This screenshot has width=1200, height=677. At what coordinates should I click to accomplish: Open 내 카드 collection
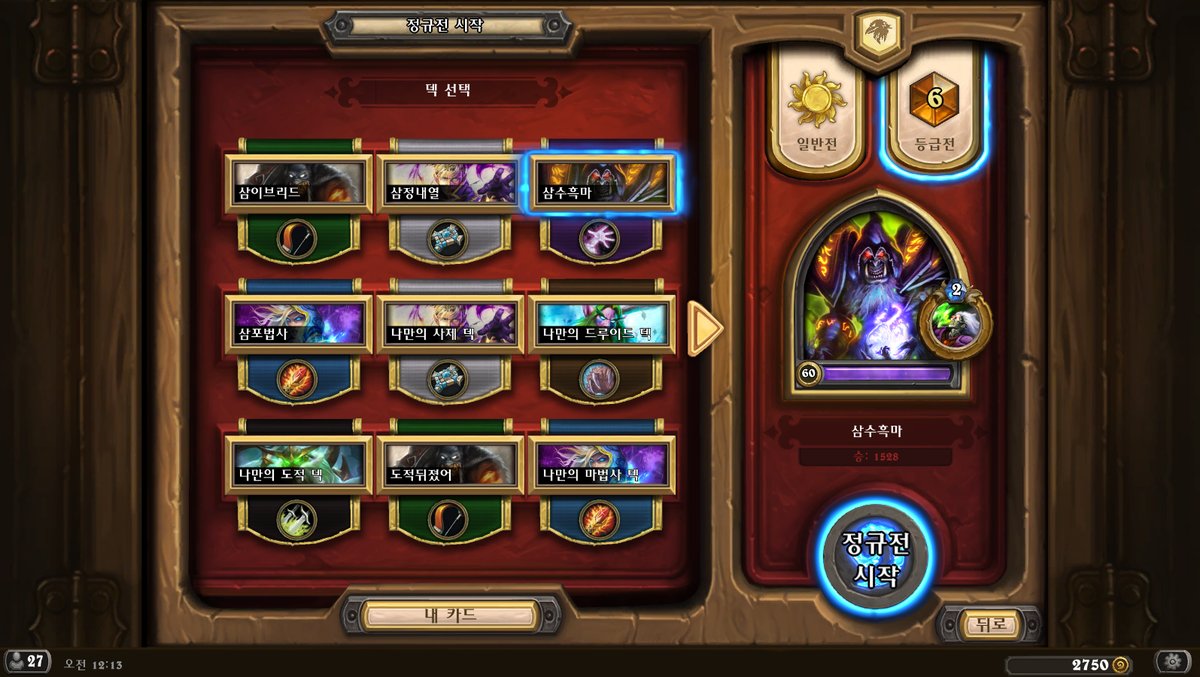tap(449, 615)
